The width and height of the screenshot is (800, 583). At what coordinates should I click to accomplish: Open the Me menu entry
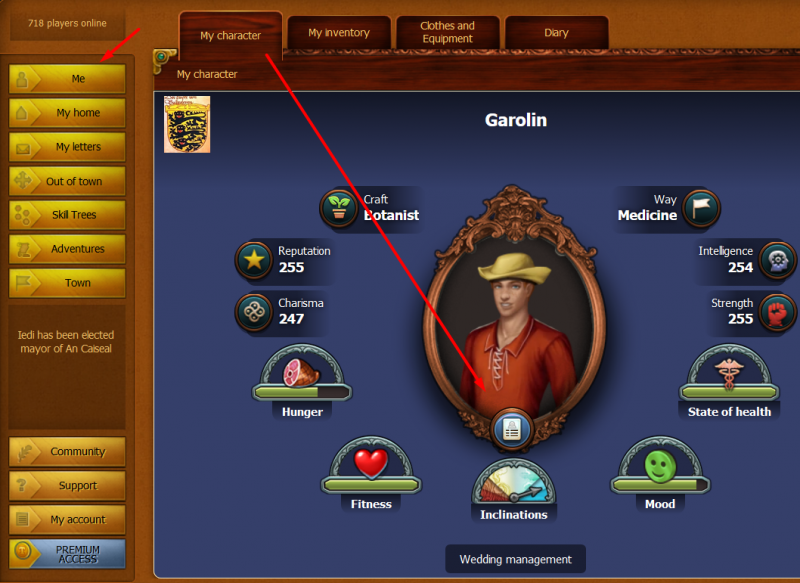68,79
